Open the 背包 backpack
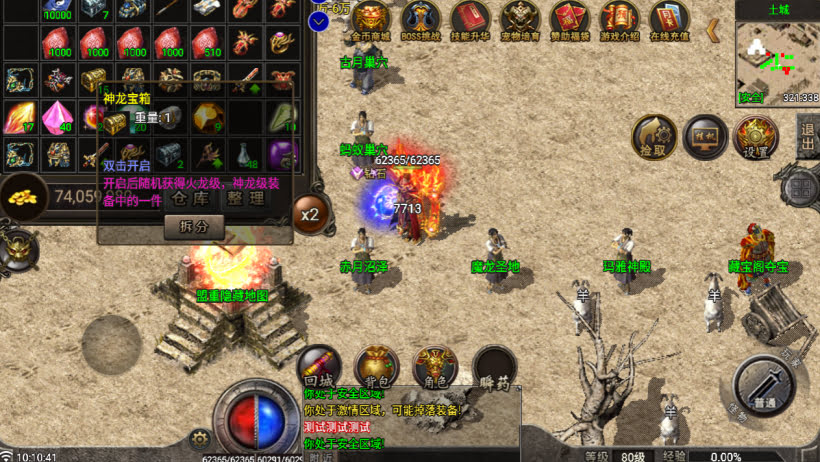 click(x=378, y=366)
